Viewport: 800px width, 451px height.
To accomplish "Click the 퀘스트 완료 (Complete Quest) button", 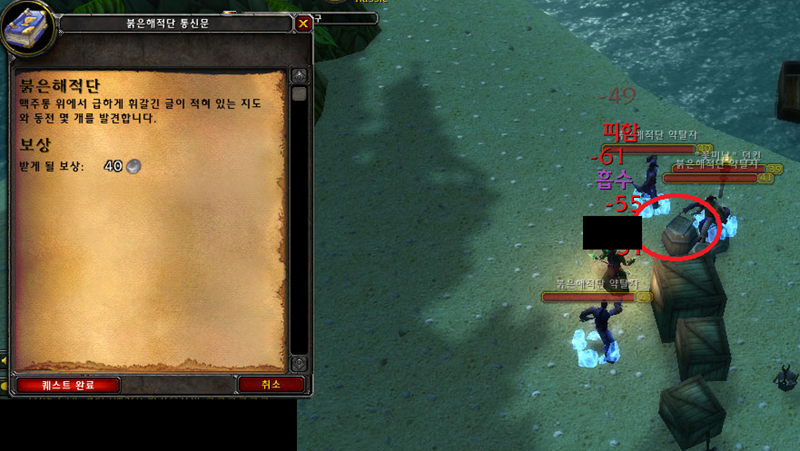I will click(68, 384).
